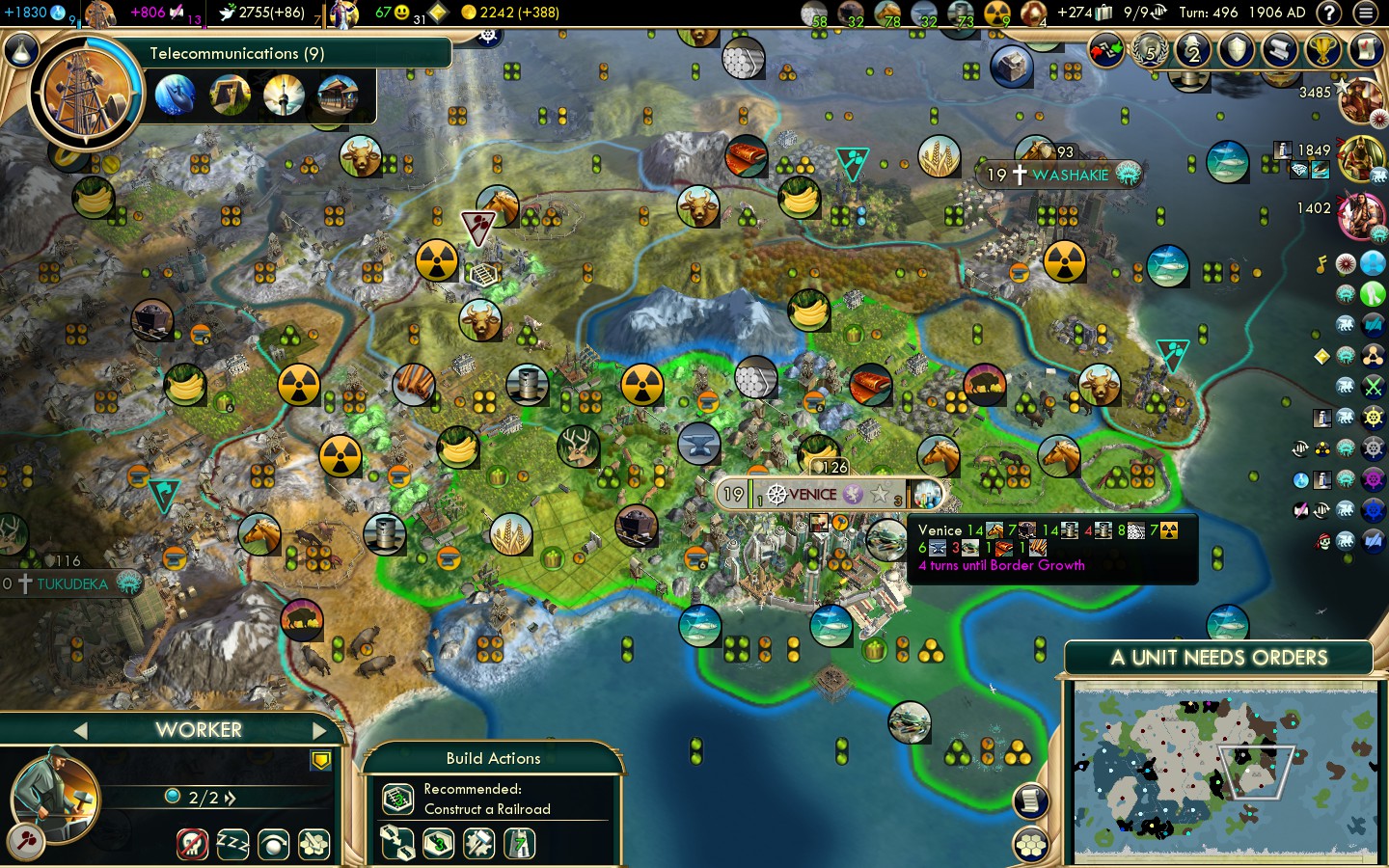Open the Espionage overview spy icon
Screen dimensions: 1389x868
1193,50
